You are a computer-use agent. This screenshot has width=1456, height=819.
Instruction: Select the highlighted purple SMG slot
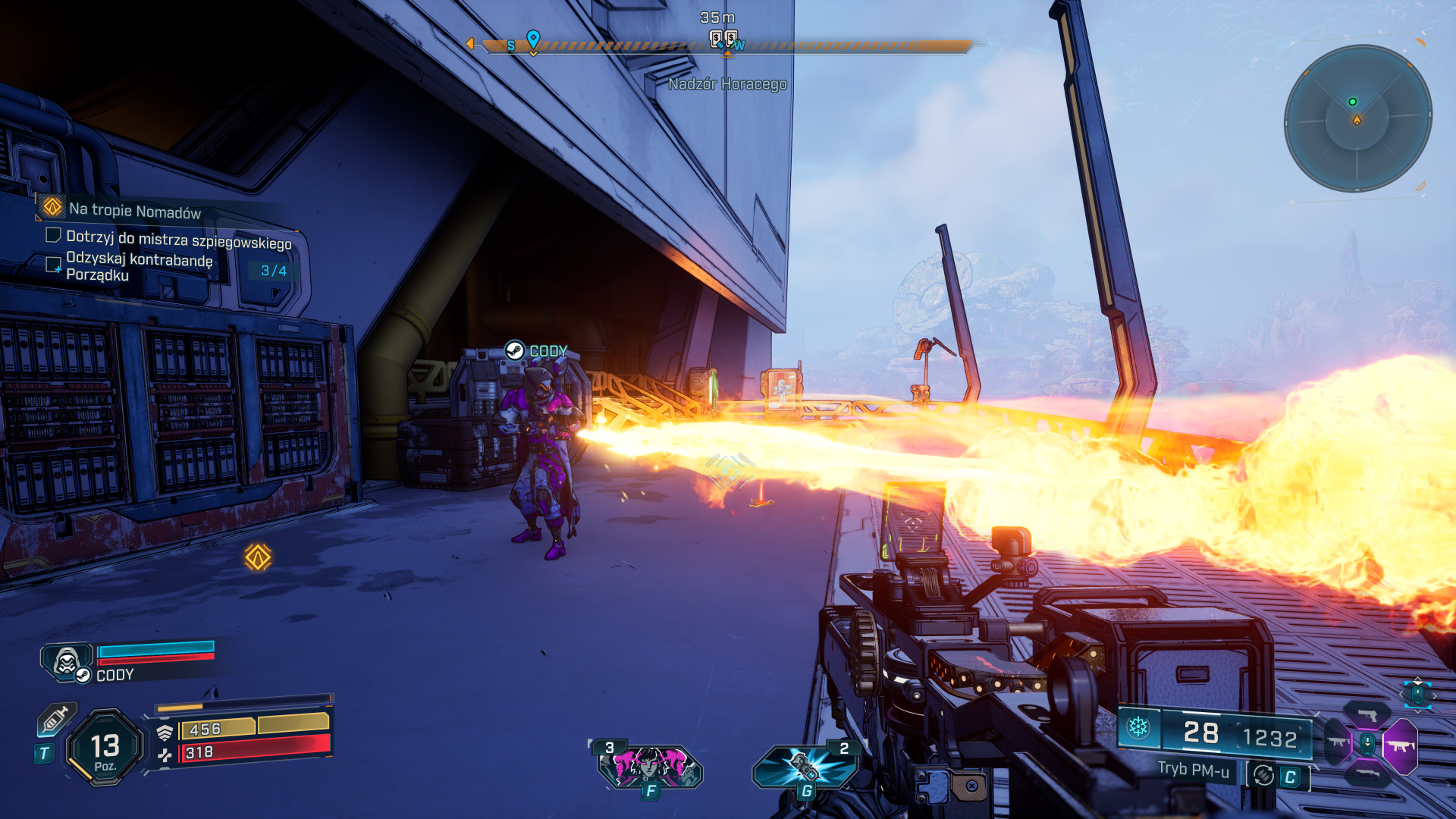(1400, 746)
